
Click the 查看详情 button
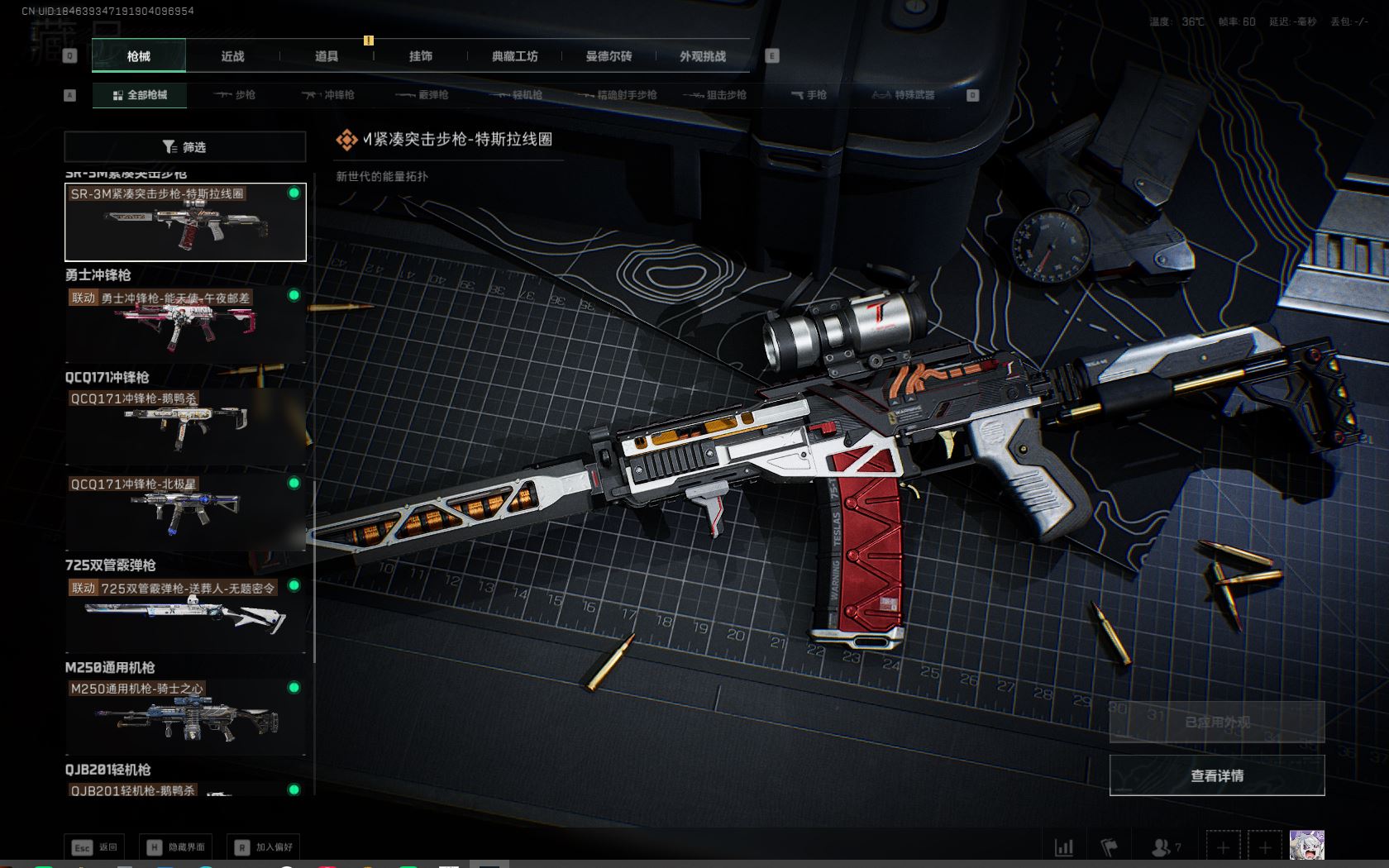(1216, 775)
